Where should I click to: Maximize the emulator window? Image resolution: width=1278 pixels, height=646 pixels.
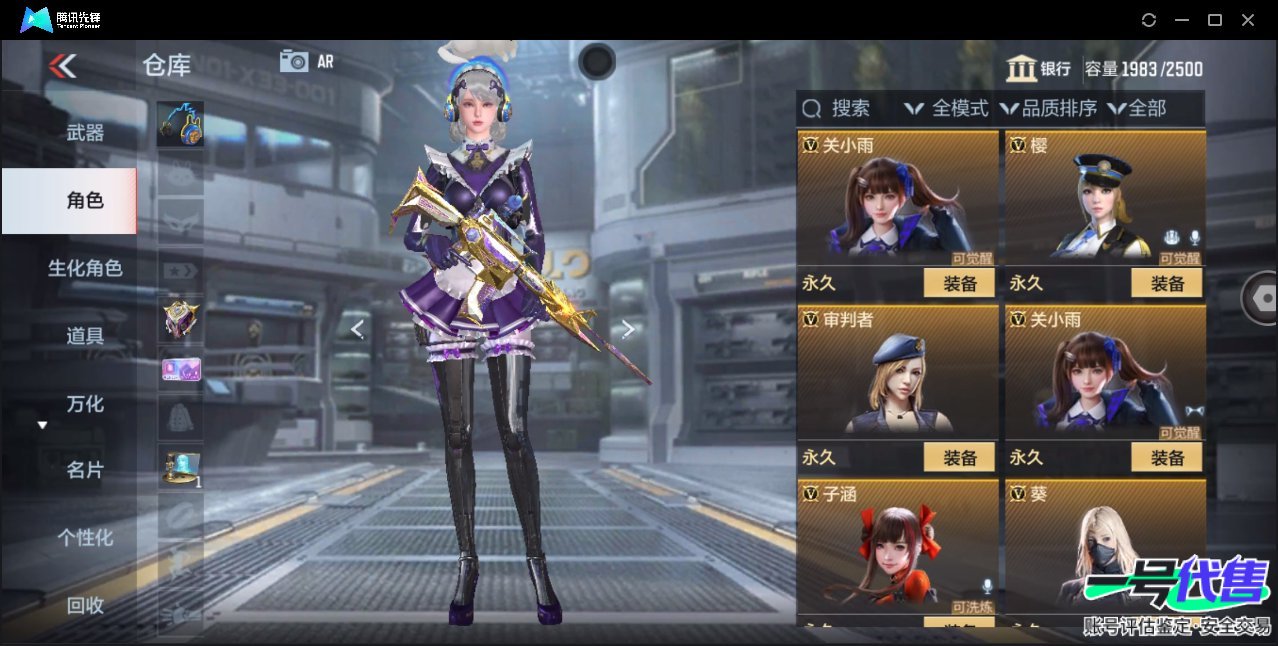pyautogui.click(x=1215, y=20)
